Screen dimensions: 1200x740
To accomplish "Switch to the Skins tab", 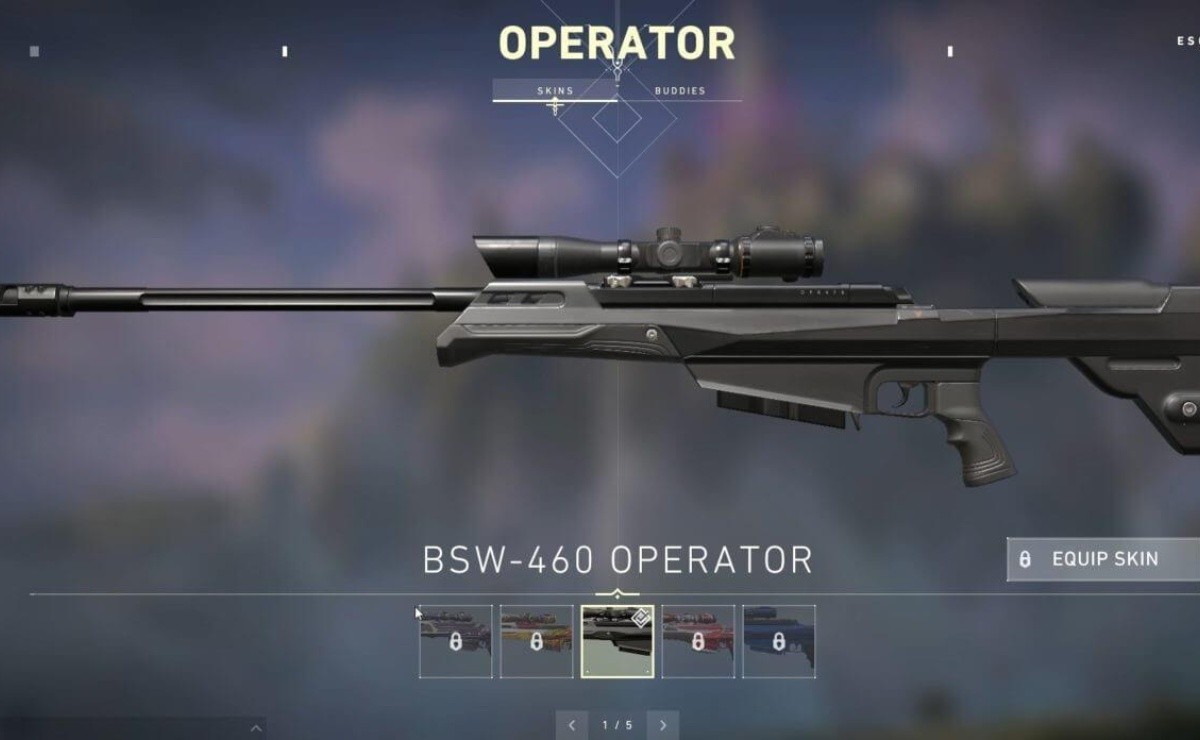I will pyautogui.click(x=555, y=91).
